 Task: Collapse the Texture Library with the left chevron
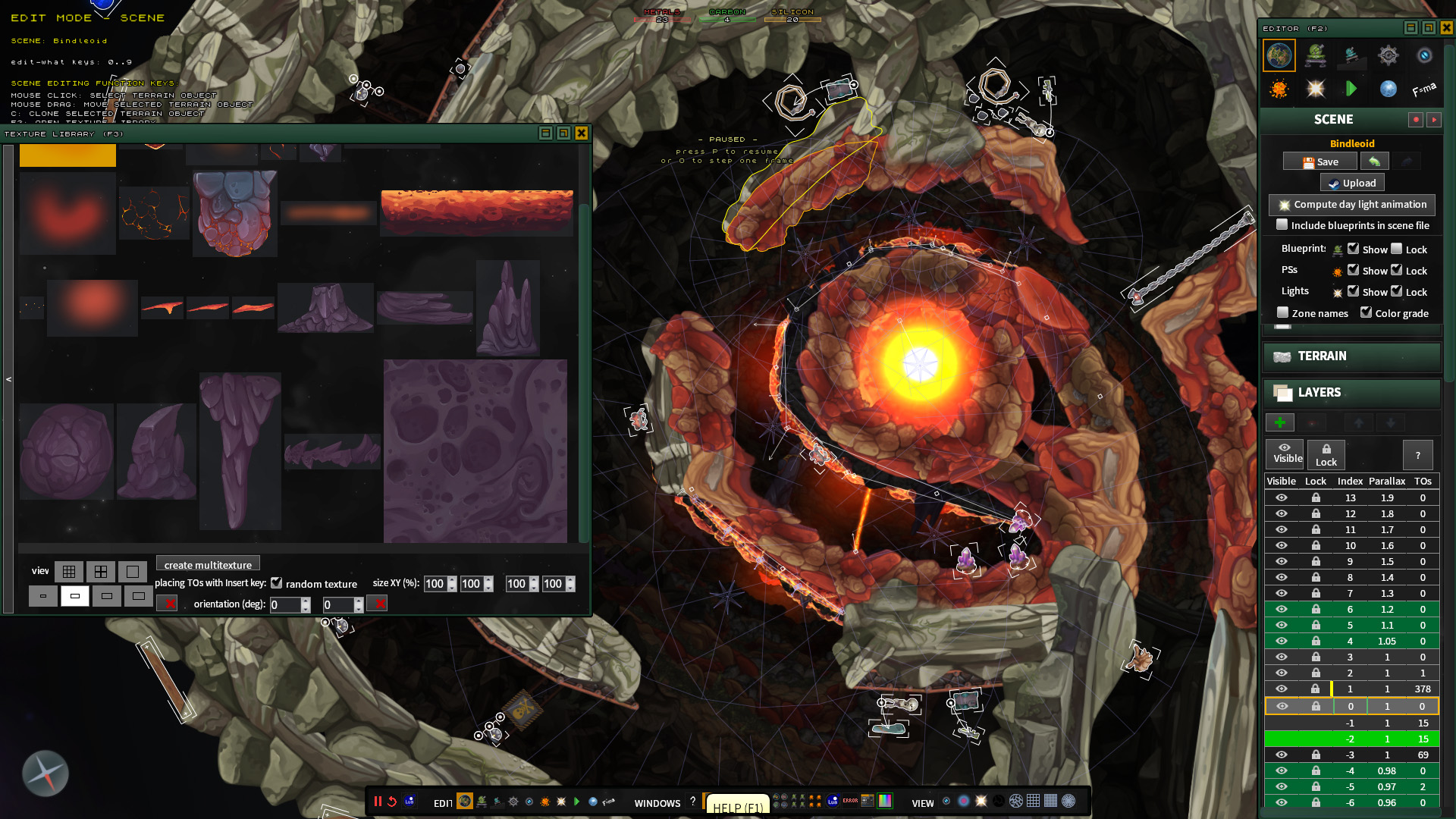point(9,378)
